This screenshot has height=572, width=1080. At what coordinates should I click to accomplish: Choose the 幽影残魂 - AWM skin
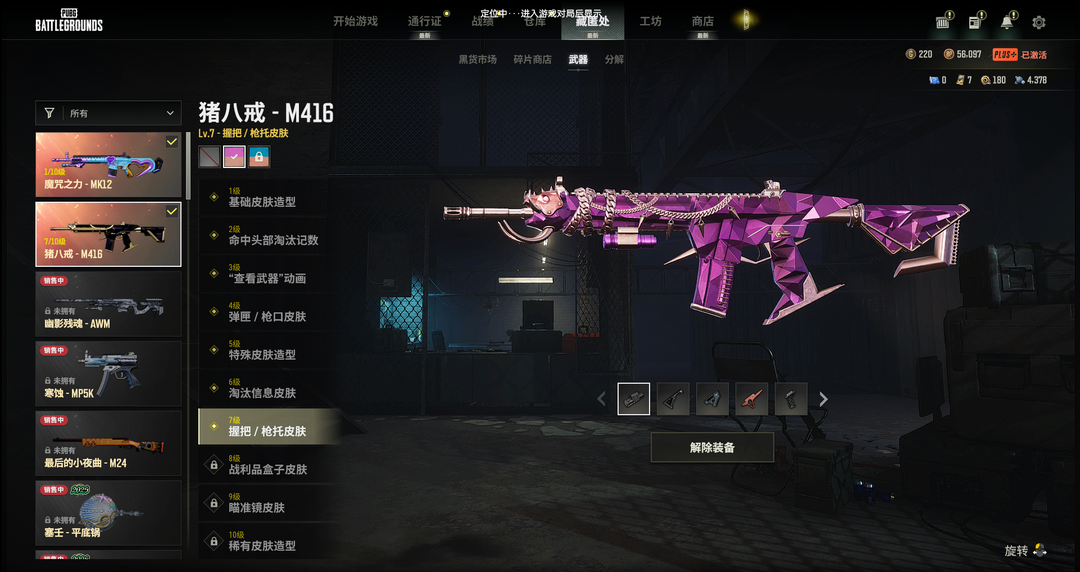tap(108, 303)
